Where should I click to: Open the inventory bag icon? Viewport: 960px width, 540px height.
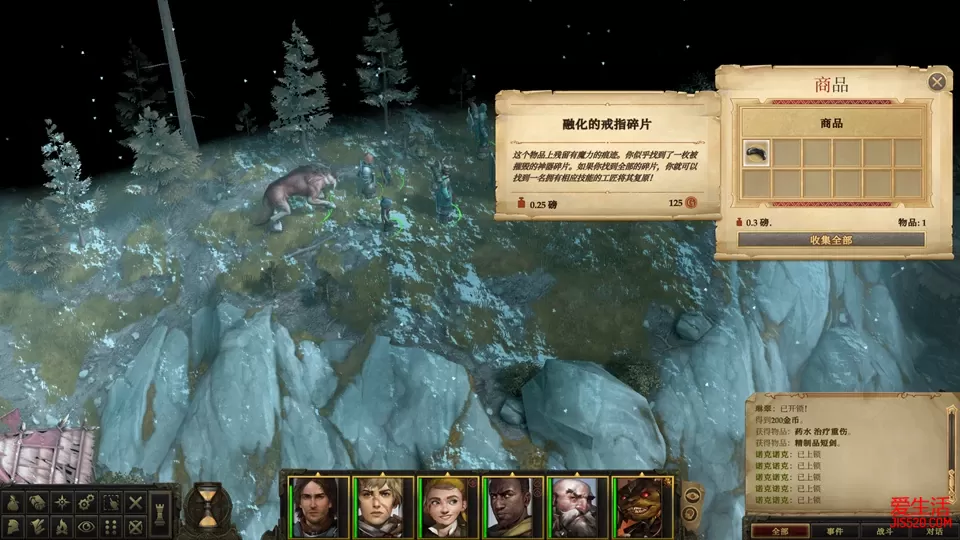(x=14, y=502)
